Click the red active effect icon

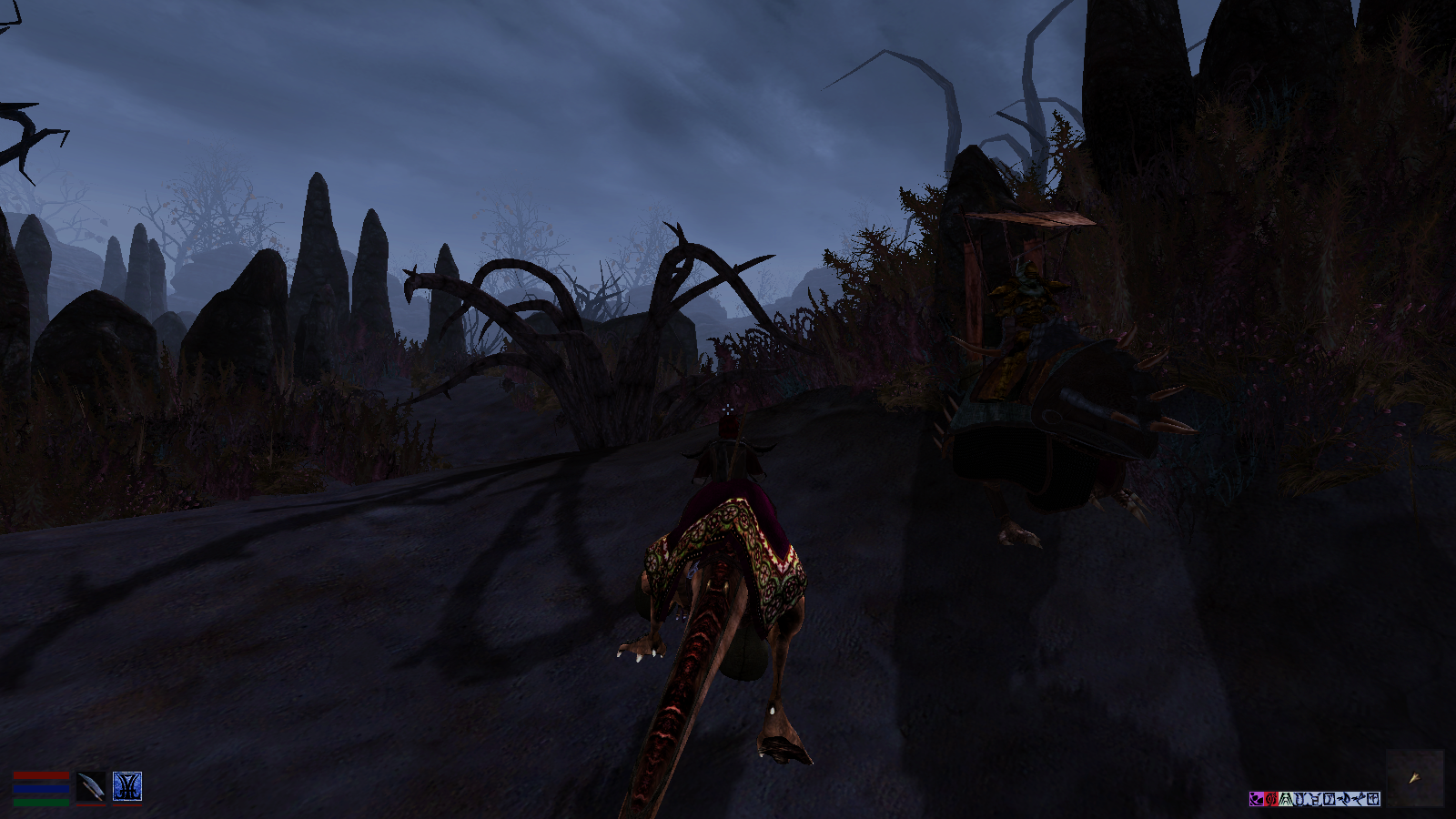pos(1271,799)
